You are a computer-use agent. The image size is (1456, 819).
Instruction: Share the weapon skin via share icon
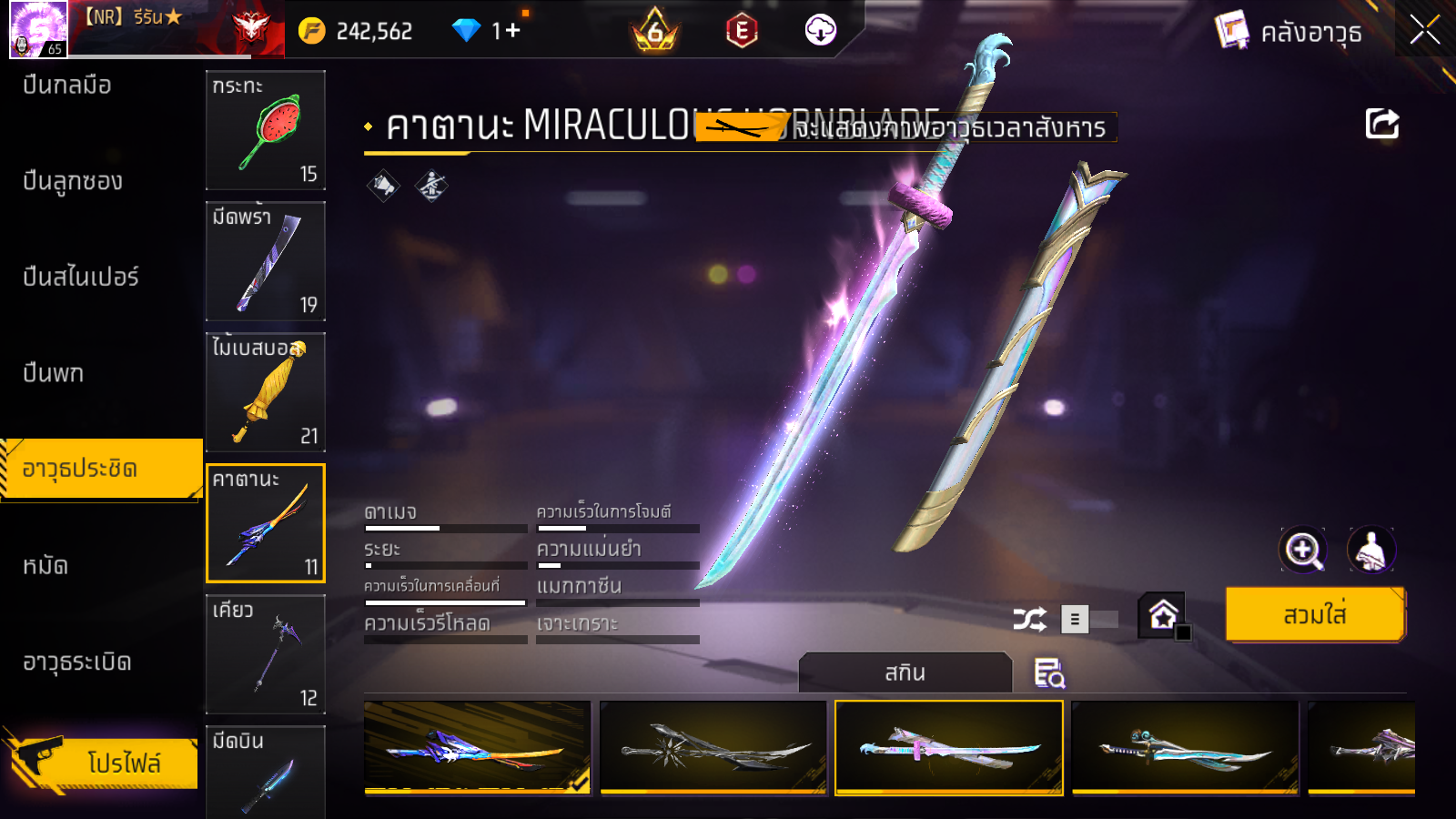tap(1381, 124)
